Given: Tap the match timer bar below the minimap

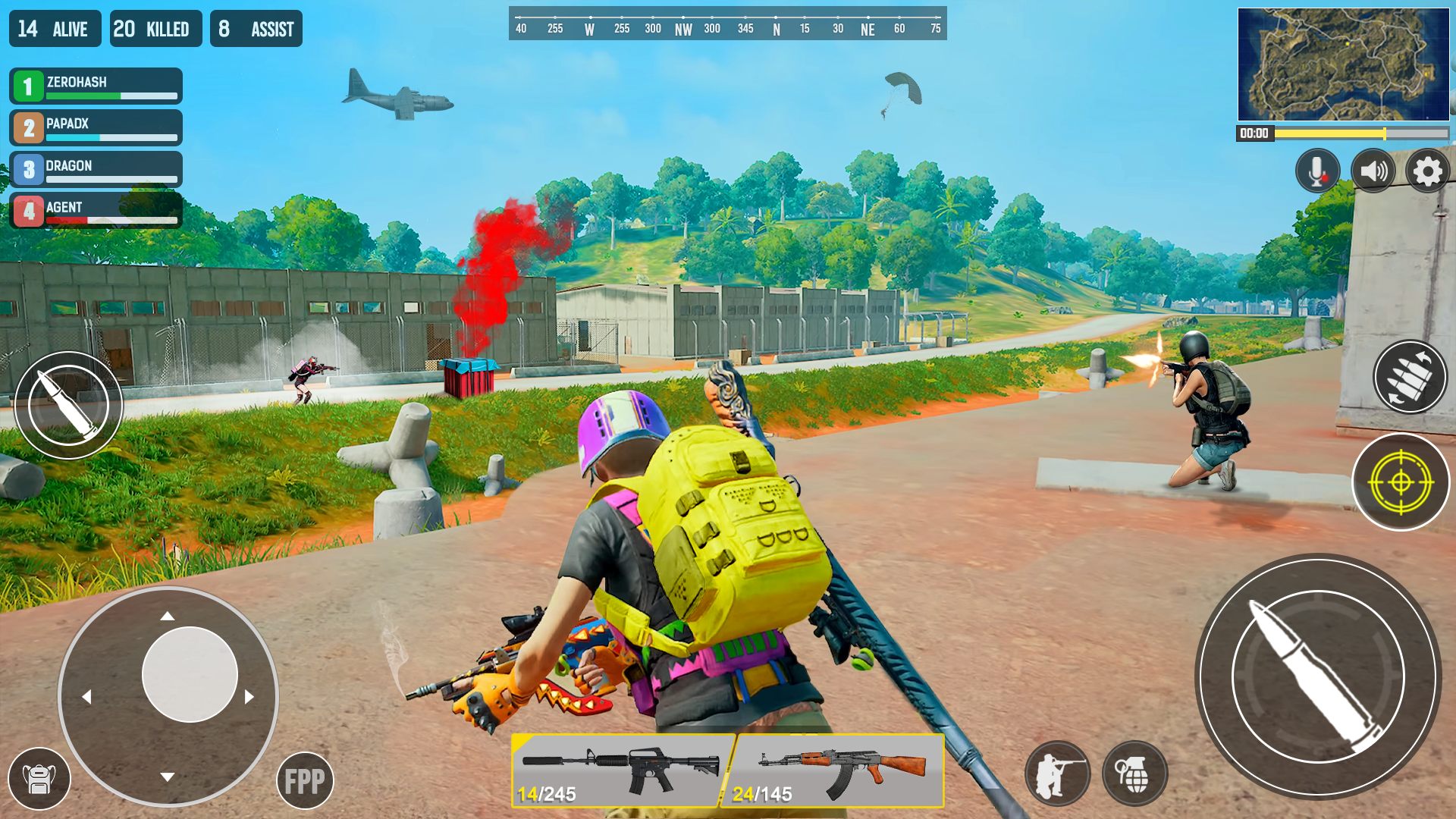Looking at the screenshot, I should pyautogui.click(x=1357, y=133).
